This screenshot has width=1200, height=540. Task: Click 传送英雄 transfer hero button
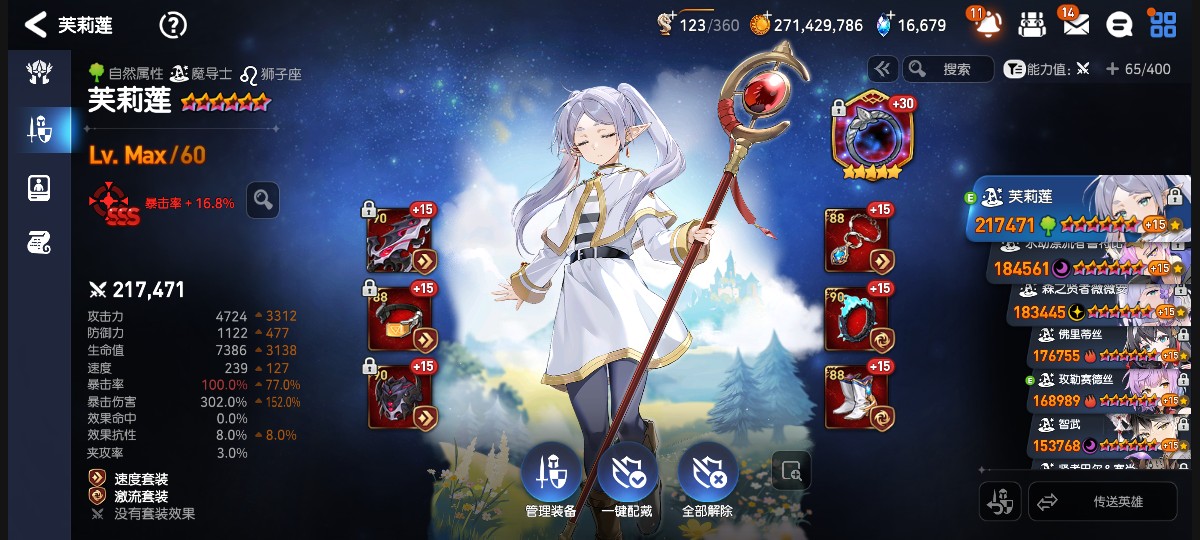tap(1102, 502)
